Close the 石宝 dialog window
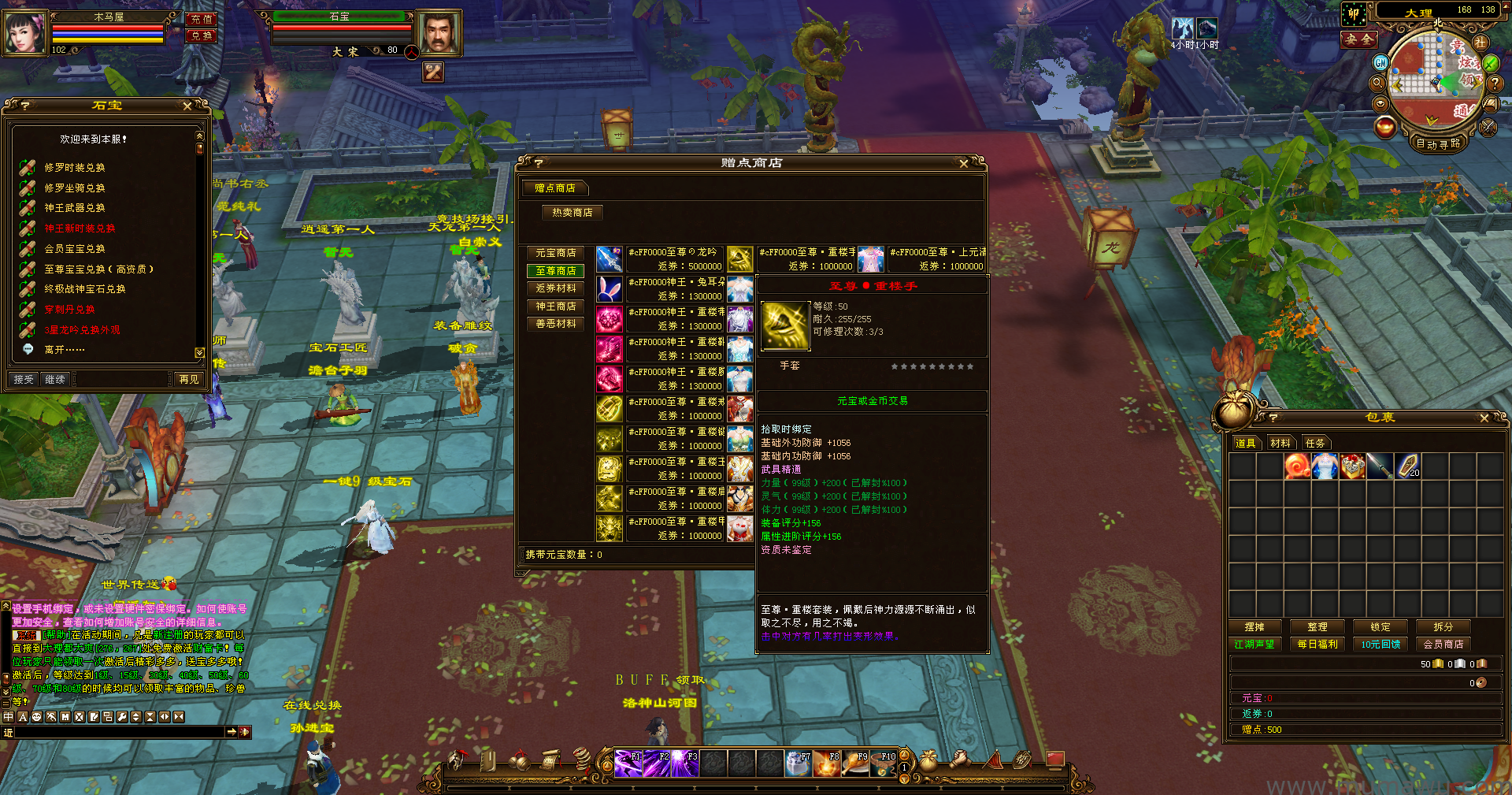 tap(187, 106)
